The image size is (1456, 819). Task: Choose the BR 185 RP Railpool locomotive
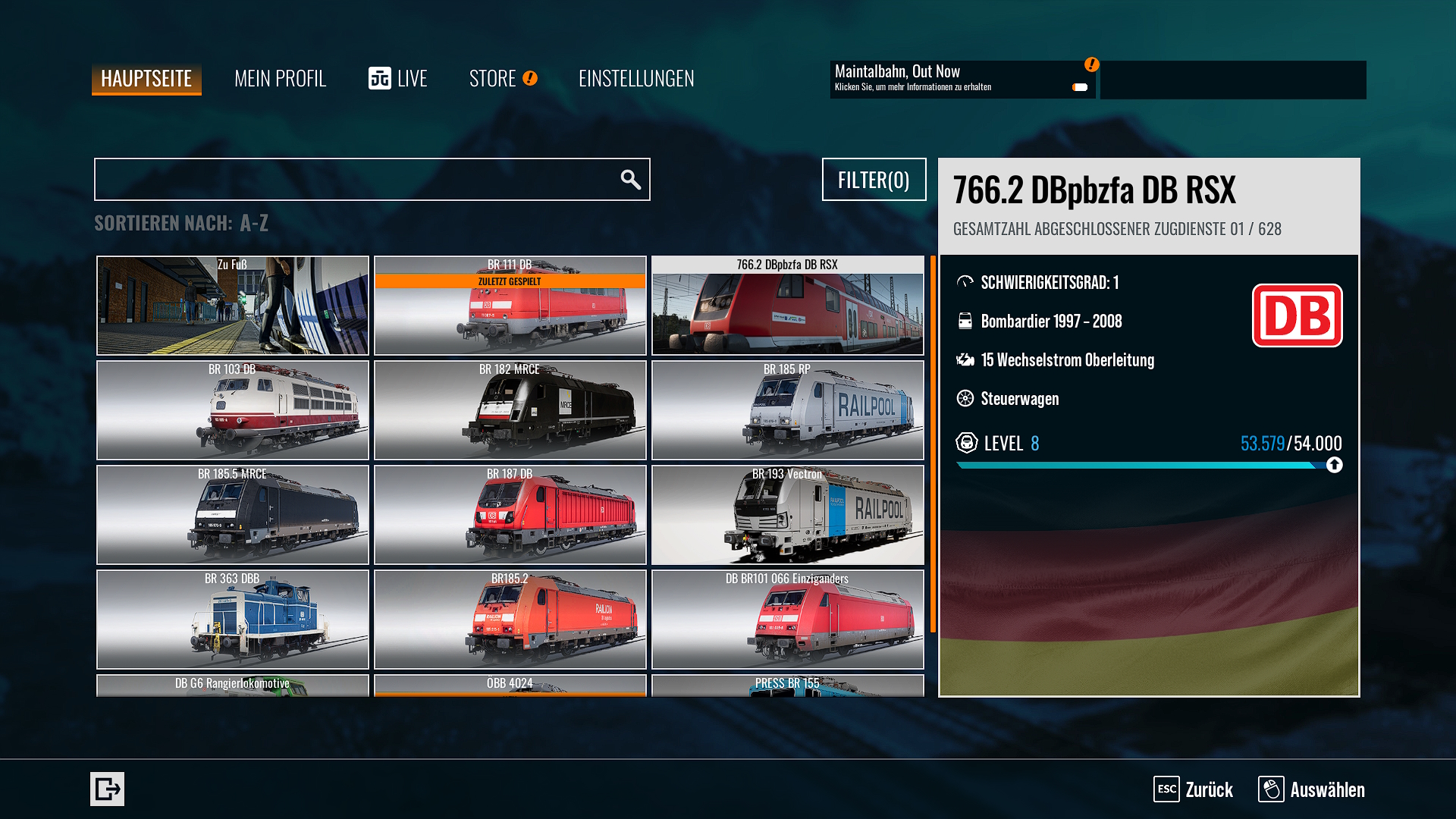787,410
